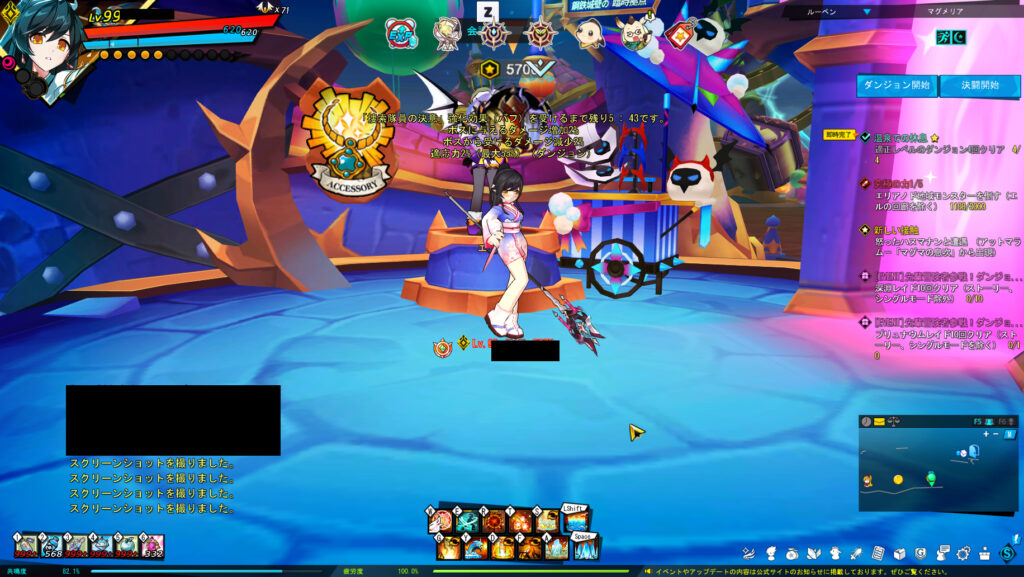The width and height of the screenshot is (1024, 577).
Task: Open the community chat bubble icon
Action: tap(941, 552)
